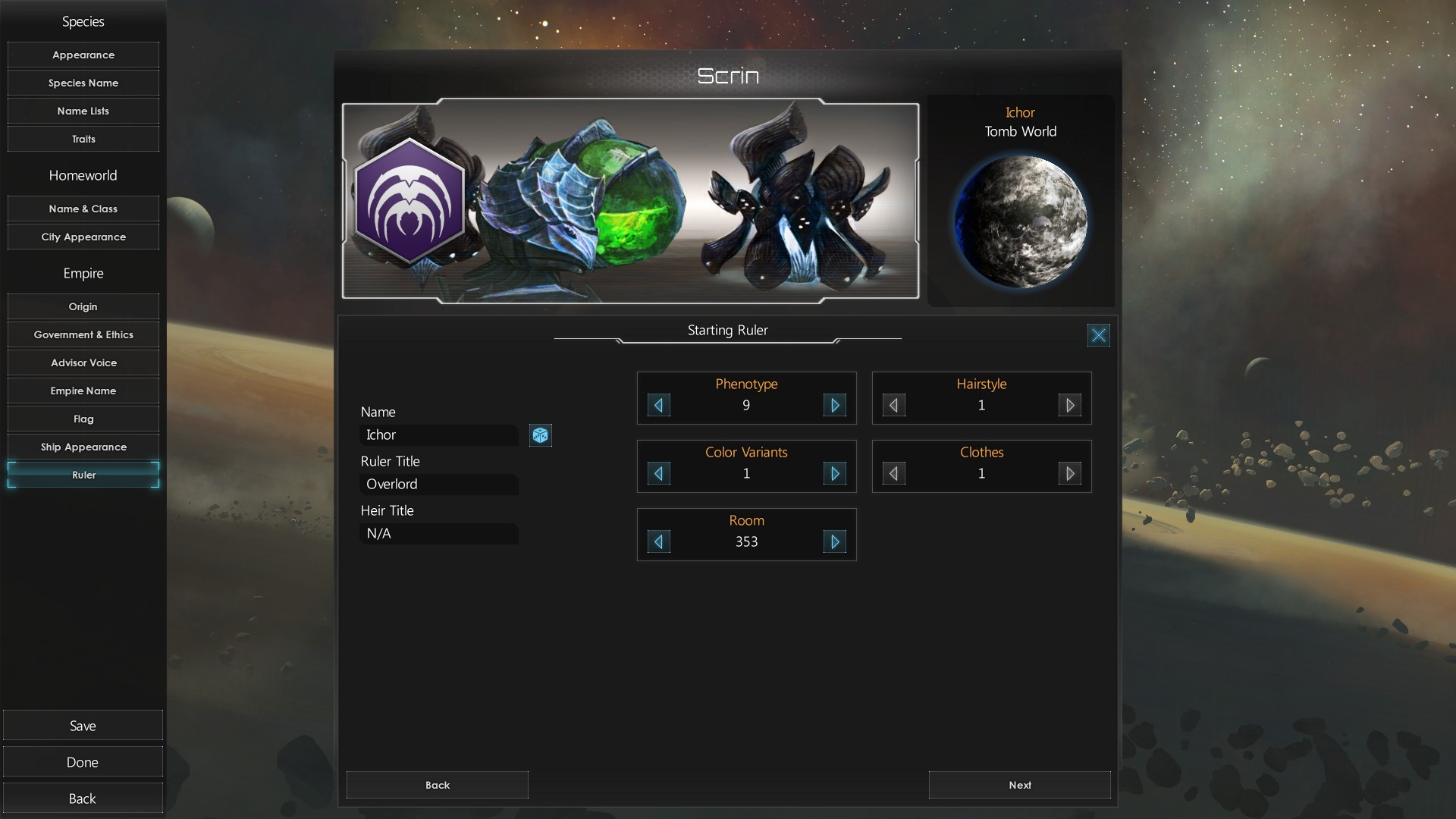Screen dimensions: 1456x819
Task: Open the Appearance species section
Action: click(x=83, y=55)
